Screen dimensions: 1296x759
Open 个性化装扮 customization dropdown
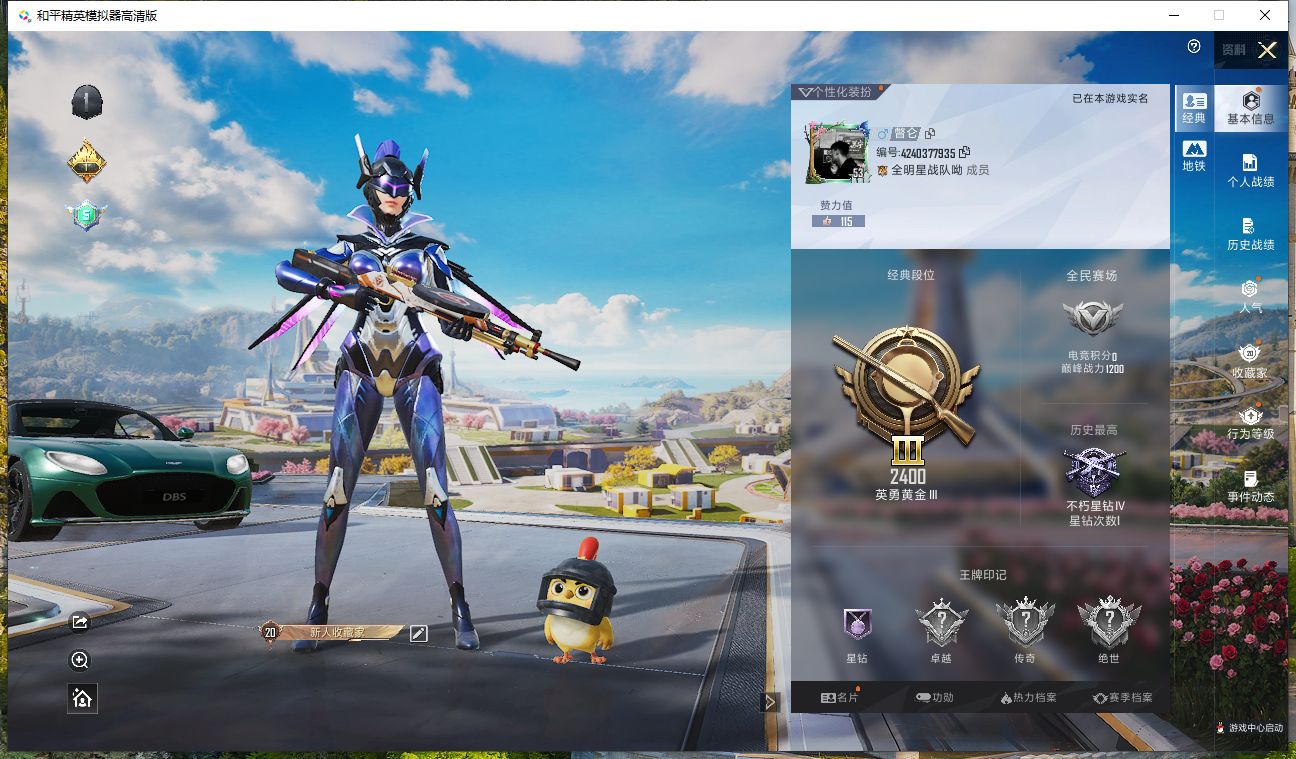[x=836, y=92]
